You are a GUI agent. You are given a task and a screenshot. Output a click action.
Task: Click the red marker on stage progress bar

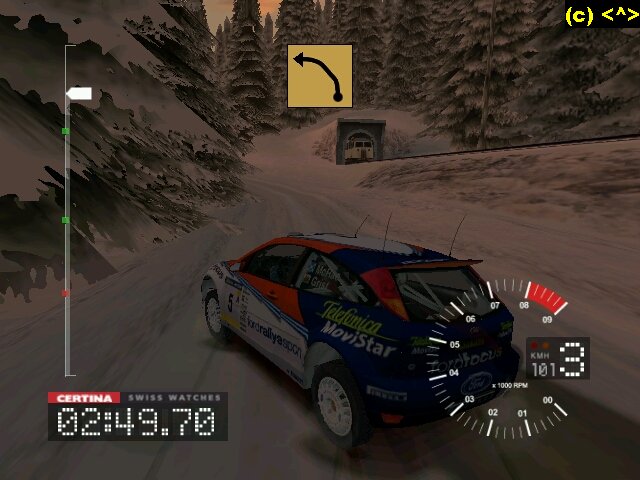tap(66, 294)
